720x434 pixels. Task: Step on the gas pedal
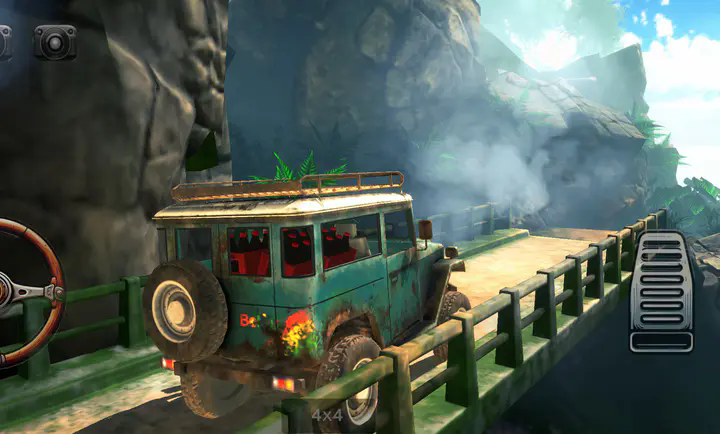[662, 291]
